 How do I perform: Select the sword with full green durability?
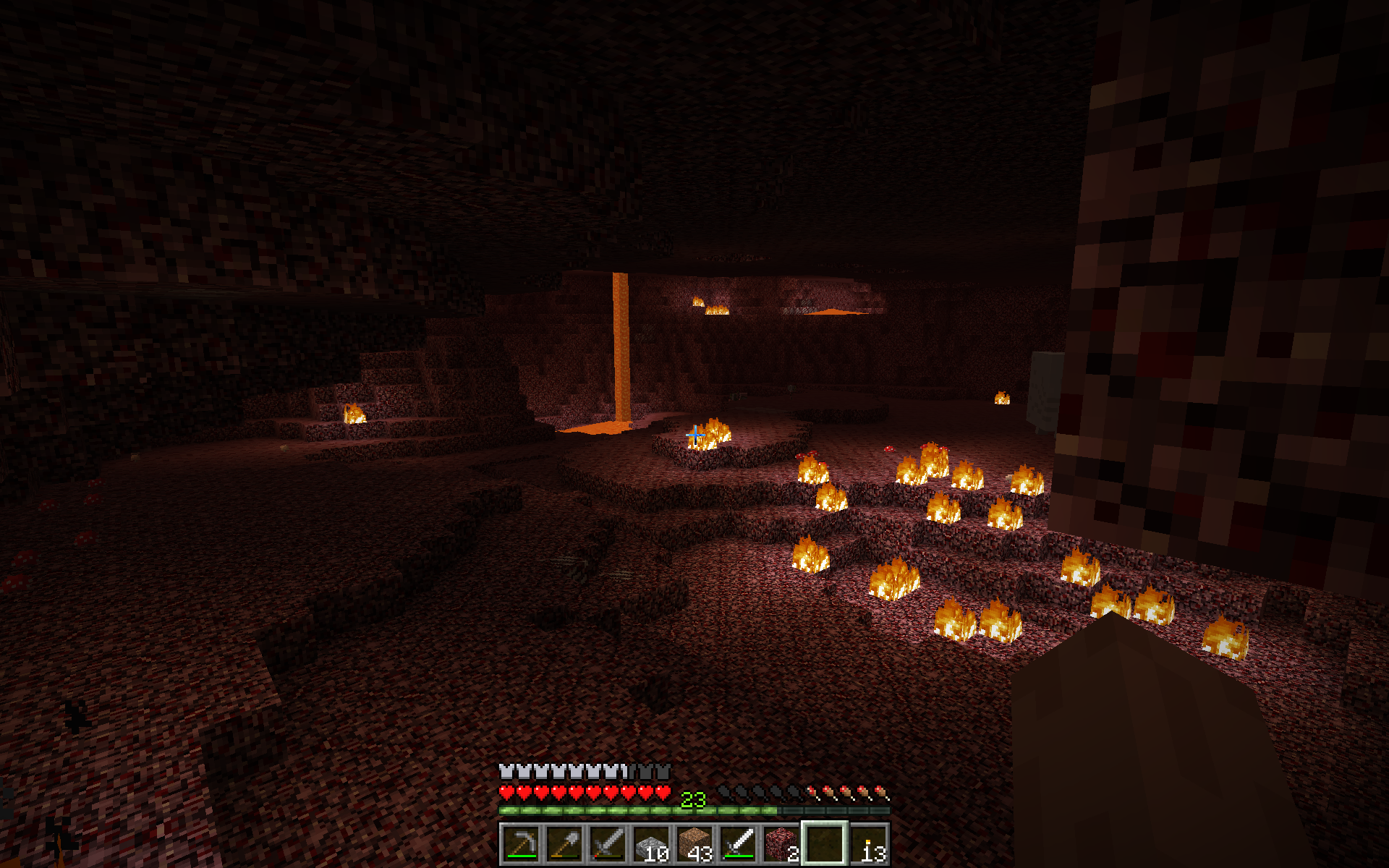pyautogui.click(x=738, y=843)
